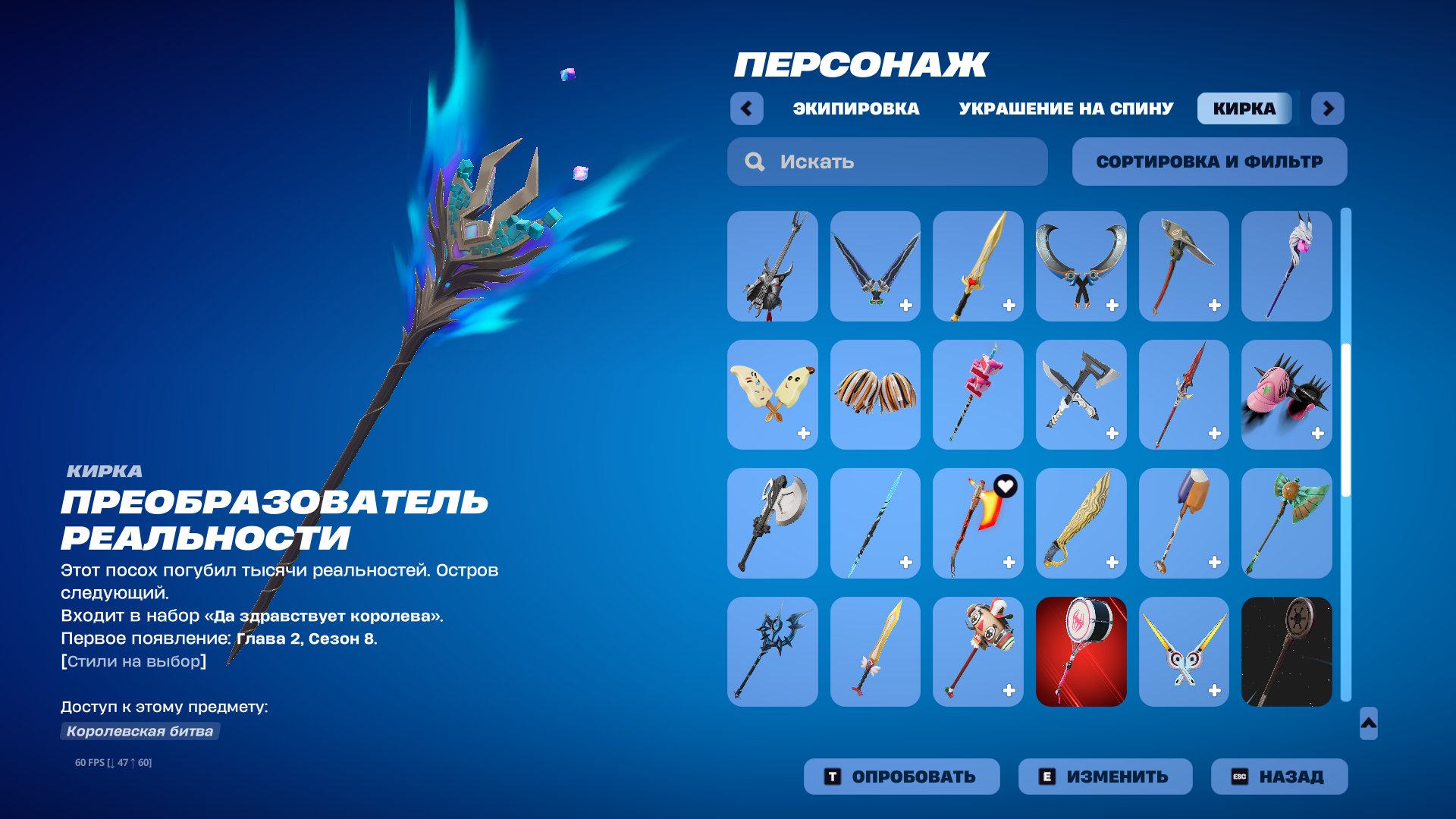Image resolution: width=1456 pixels, height=819 pixels.
Task: Click the Изменить button
Action: point(1105,777)
